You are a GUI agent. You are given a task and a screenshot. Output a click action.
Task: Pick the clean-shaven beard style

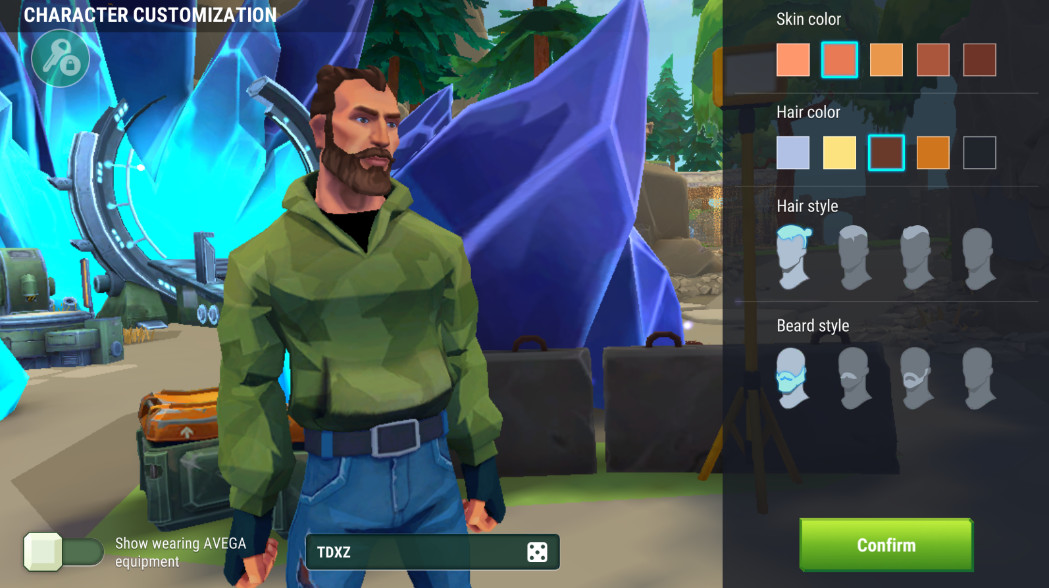coord(978,377)
